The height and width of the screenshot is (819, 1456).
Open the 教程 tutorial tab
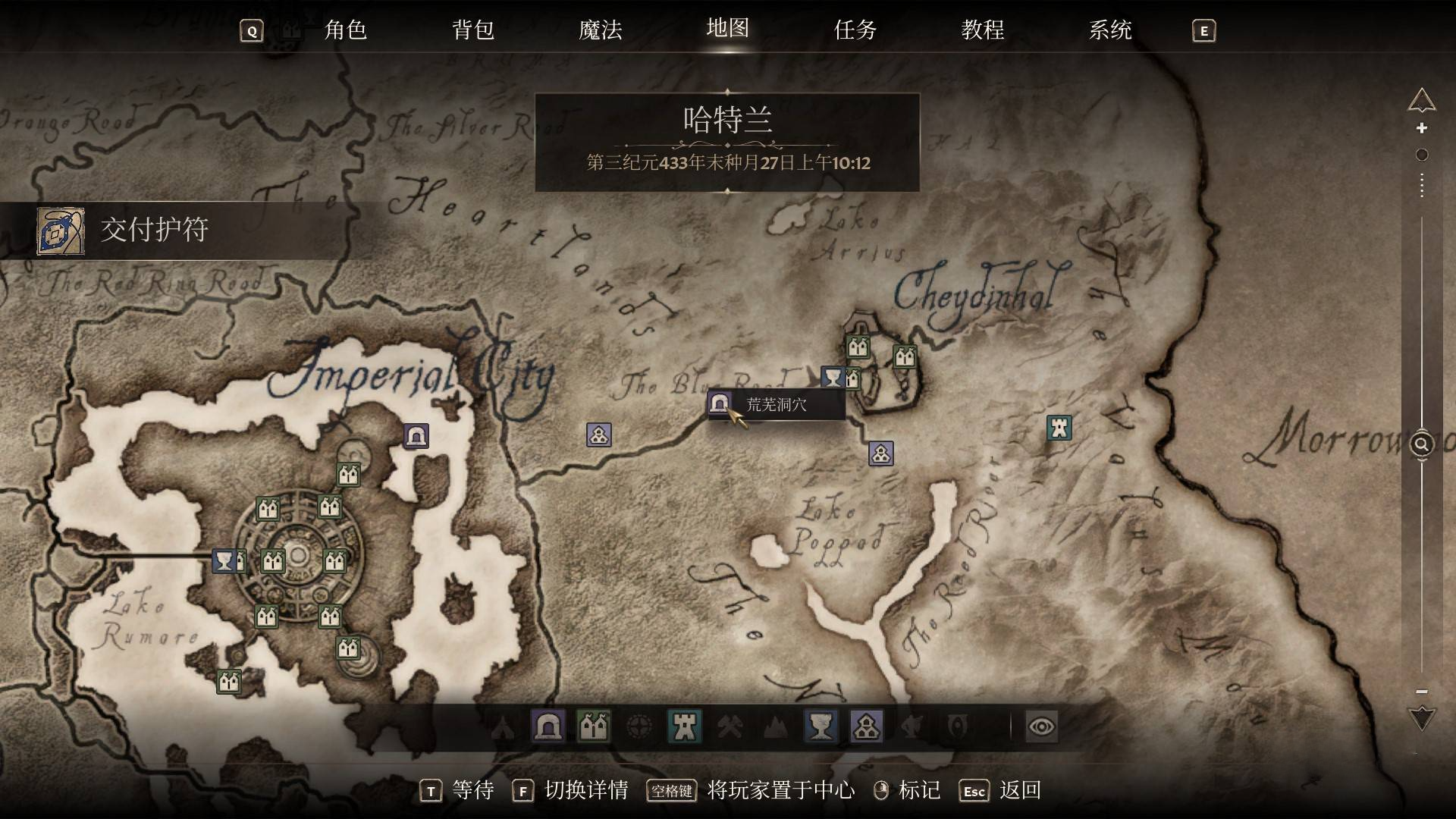pos(982,30)
